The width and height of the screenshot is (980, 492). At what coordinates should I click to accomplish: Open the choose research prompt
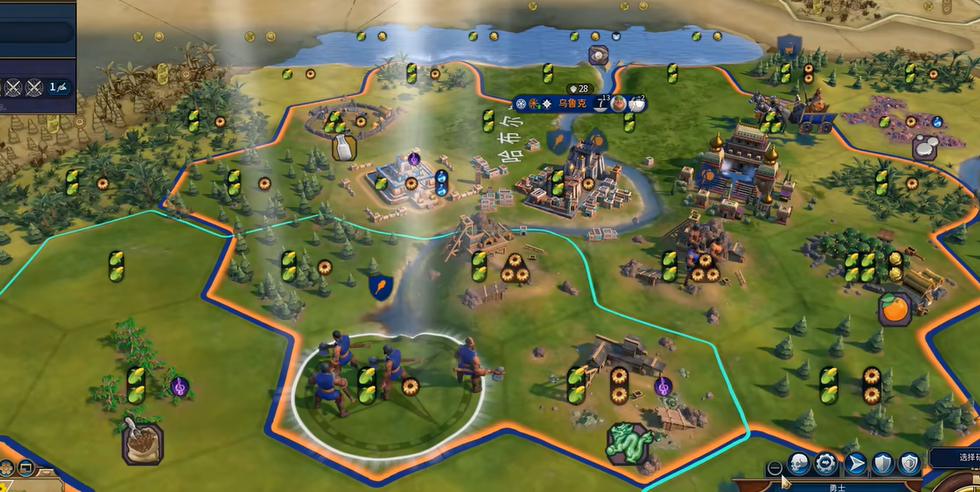pyautogui.click(x=954, y=458)
